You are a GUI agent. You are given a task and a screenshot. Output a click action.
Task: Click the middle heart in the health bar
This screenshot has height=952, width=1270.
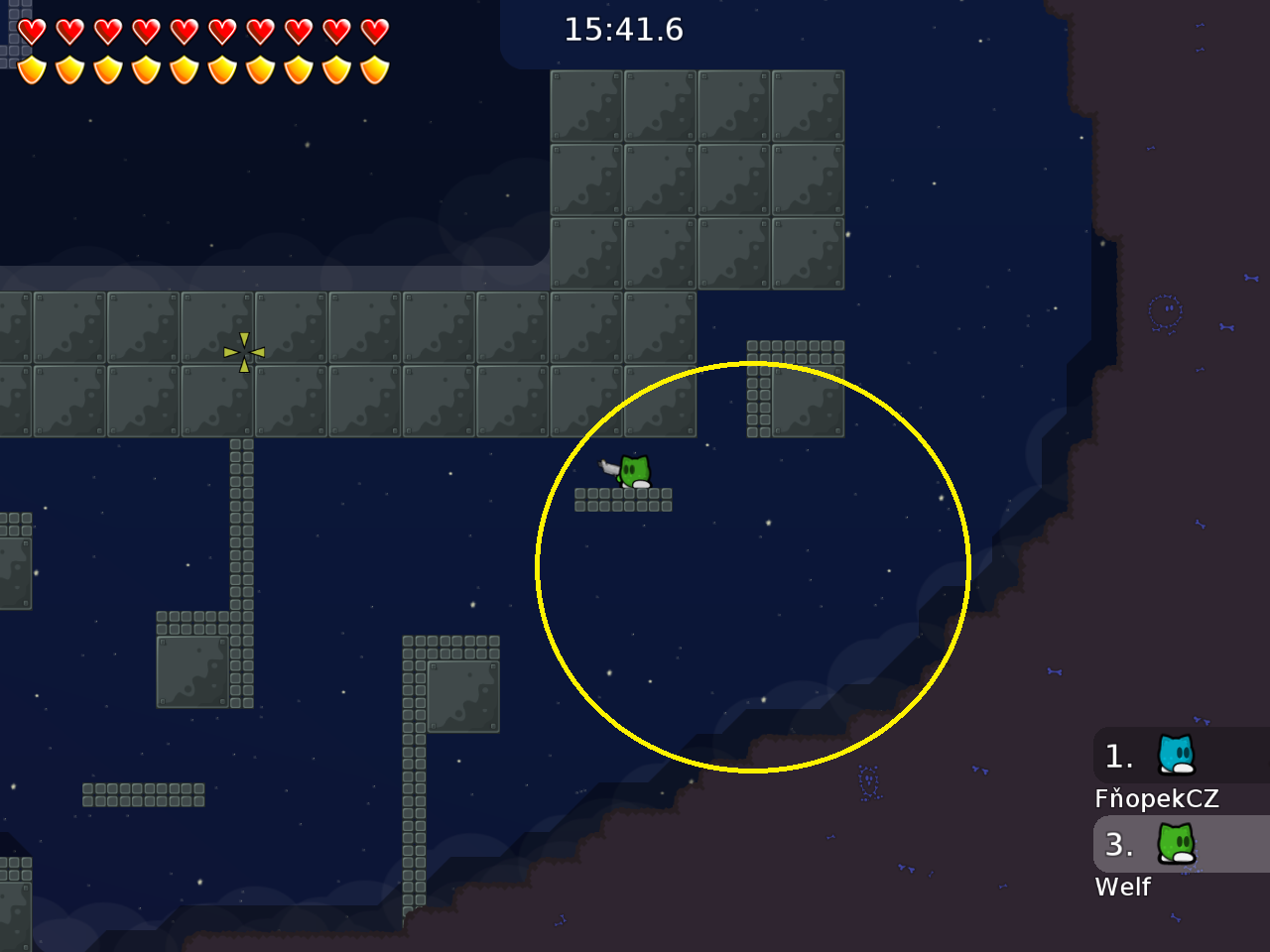(x=183, y=31)
